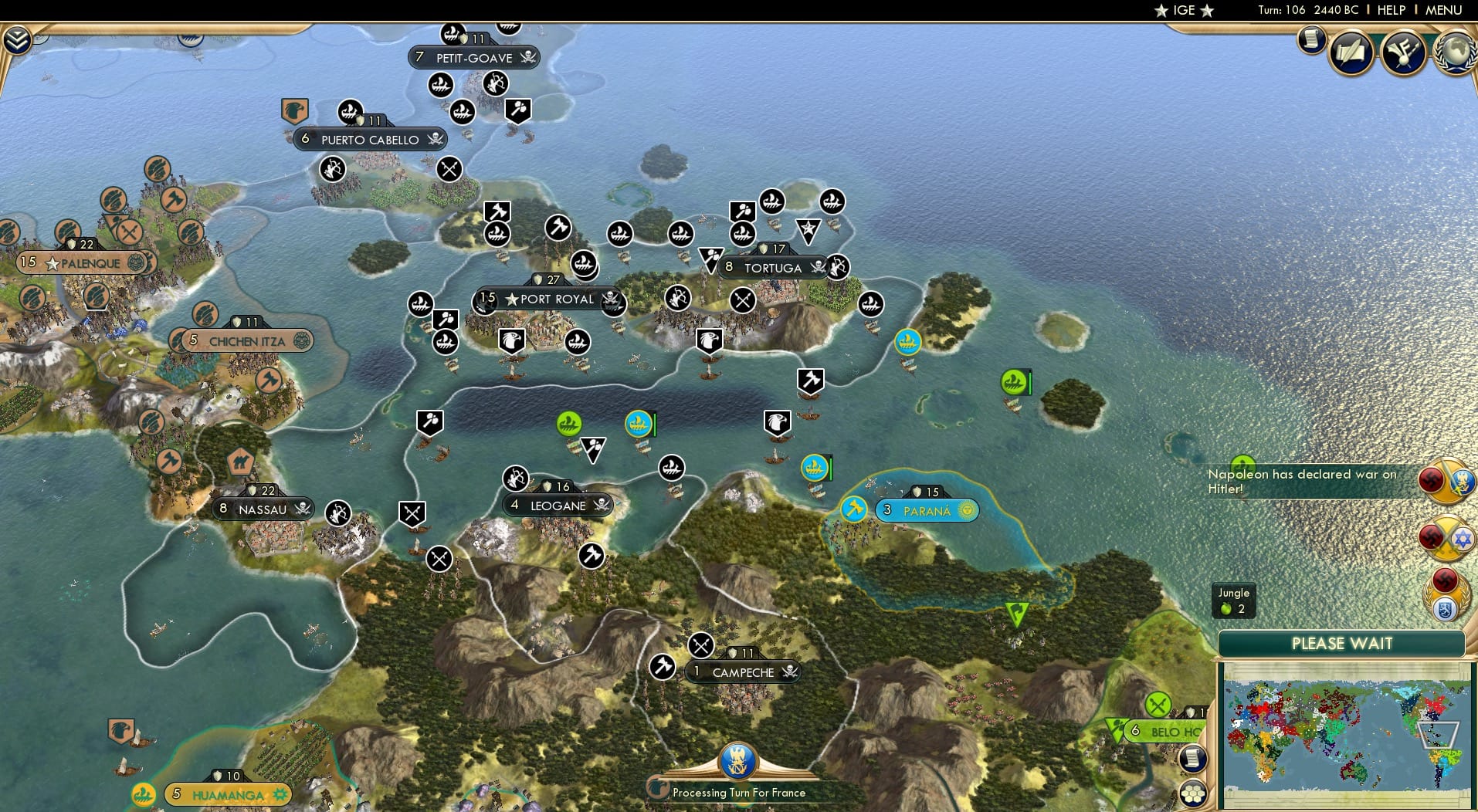Viewport: 1478px width, 812px height.
Task: Switch to Strategic View hex icon
Action: tap(1192, 793)
